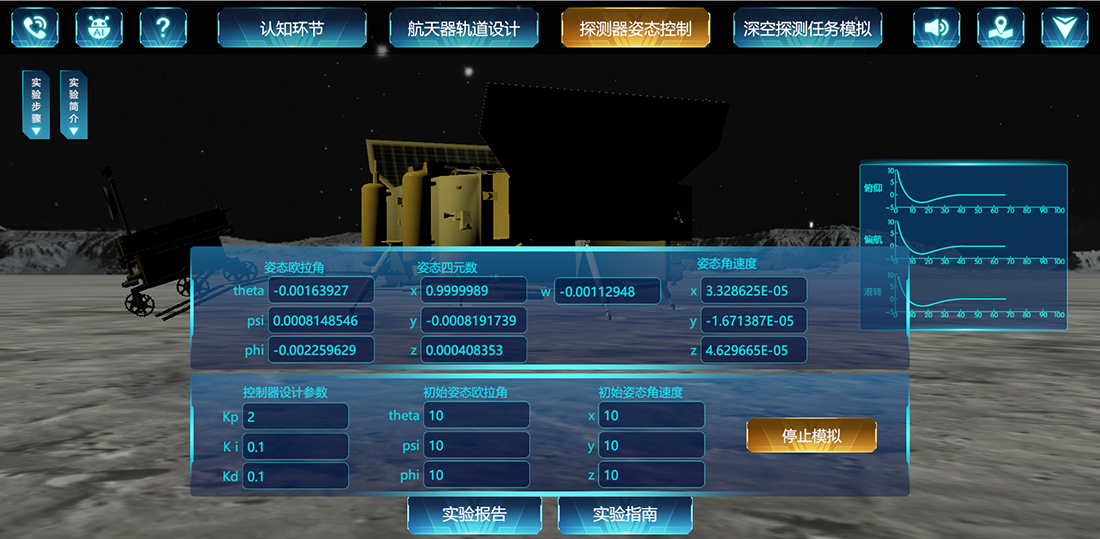Screen dimensions: 1100x539
Task: Open the 实验指南 guide
Action: (x=625, y=515)
